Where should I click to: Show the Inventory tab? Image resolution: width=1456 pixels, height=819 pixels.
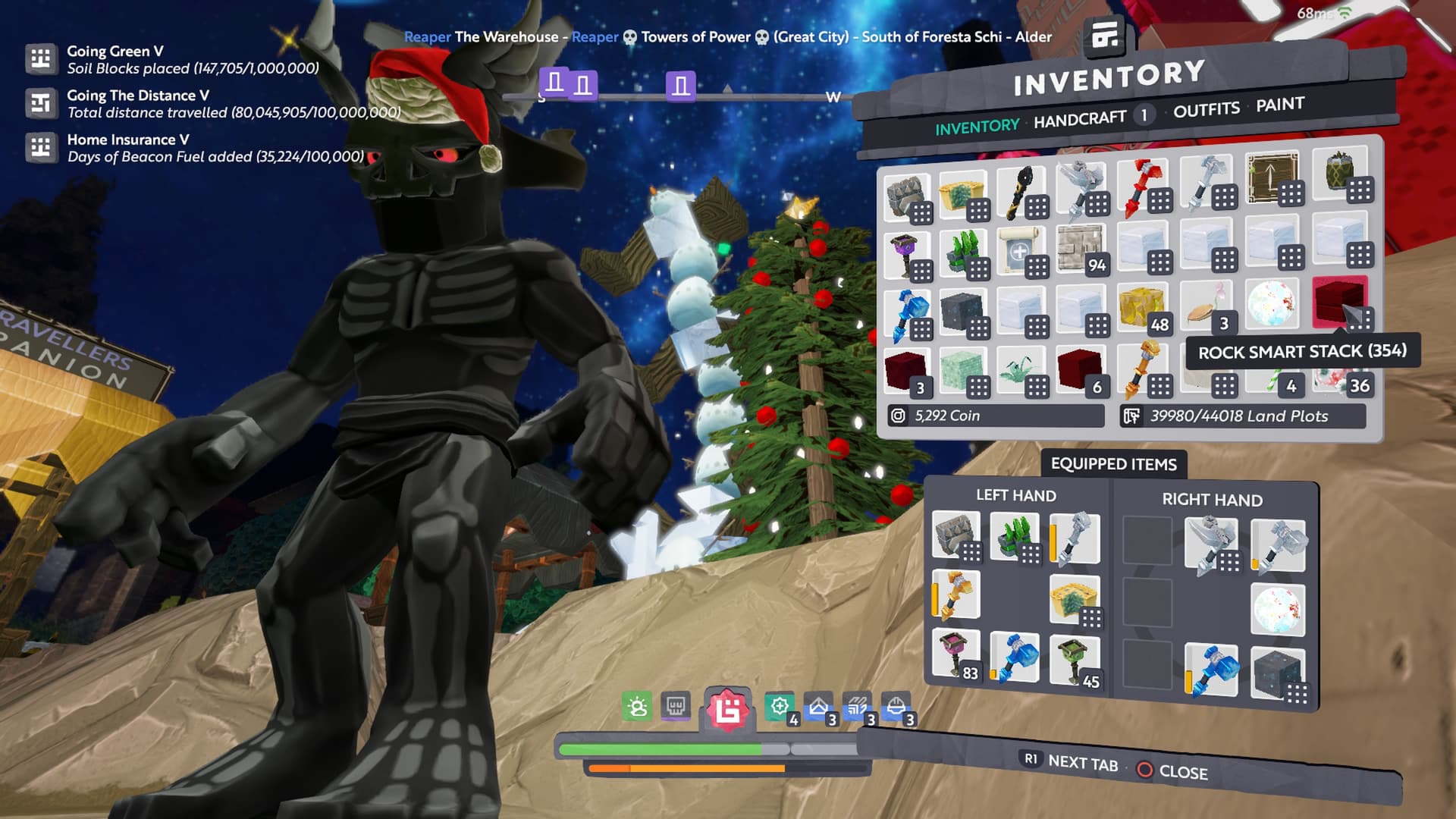(977, 127)
